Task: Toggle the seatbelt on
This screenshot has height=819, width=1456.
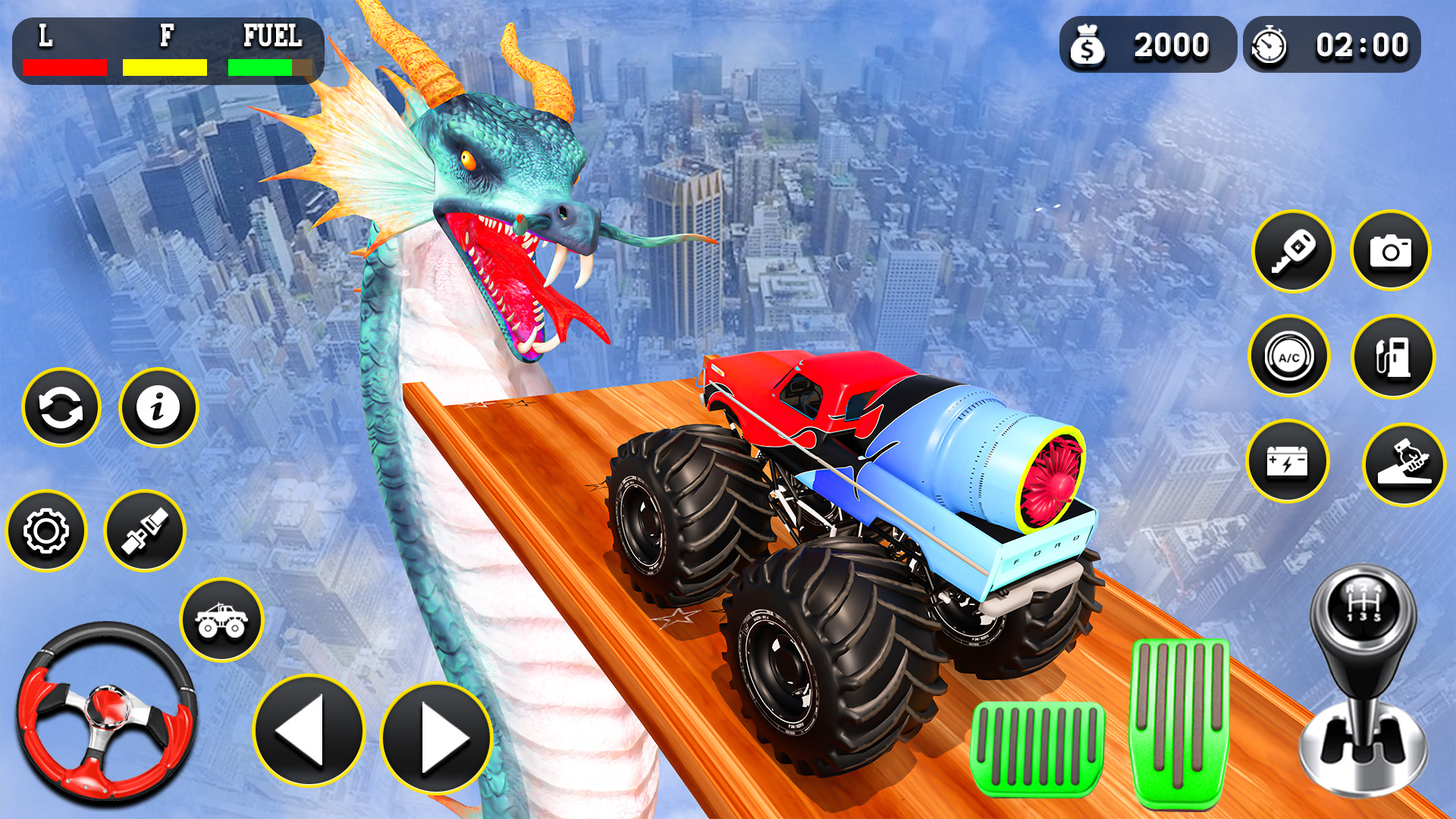Action: pyautogui.click(x=146, y=530)
